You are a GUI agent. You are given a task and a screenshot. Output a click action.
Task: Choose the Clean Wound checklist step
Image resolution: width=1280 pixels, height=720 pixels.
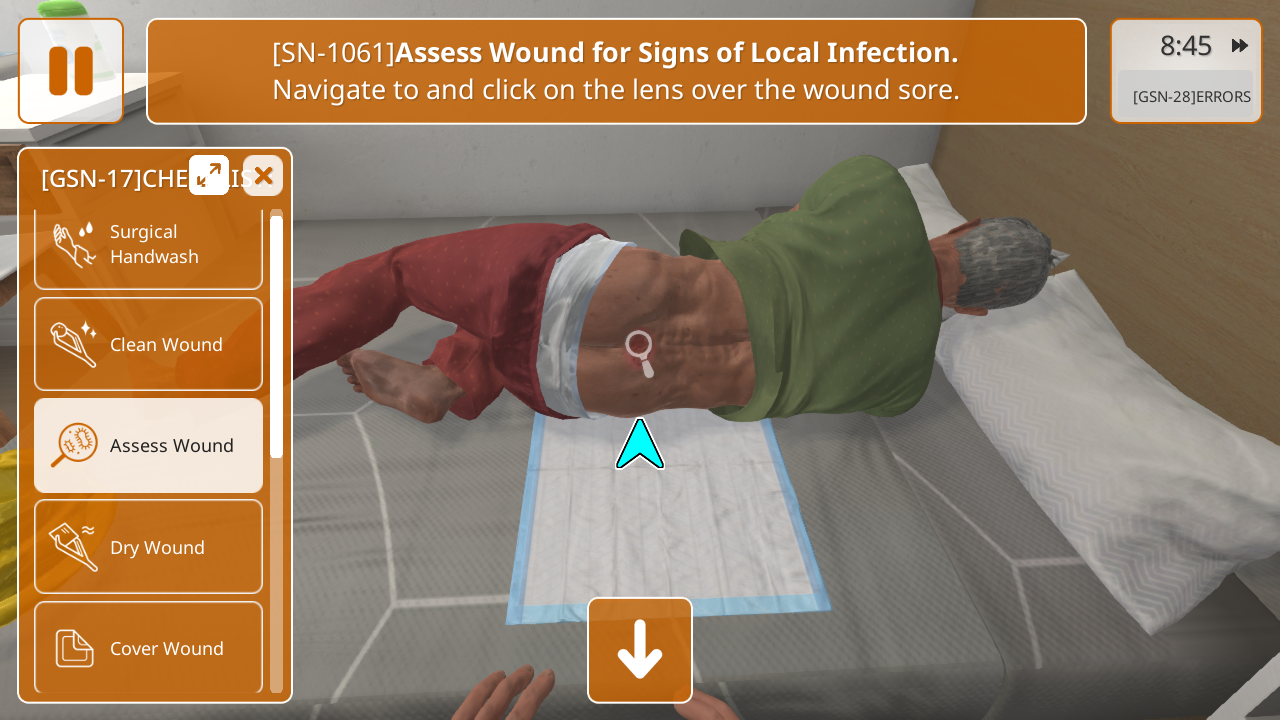(x=148, y=344)
